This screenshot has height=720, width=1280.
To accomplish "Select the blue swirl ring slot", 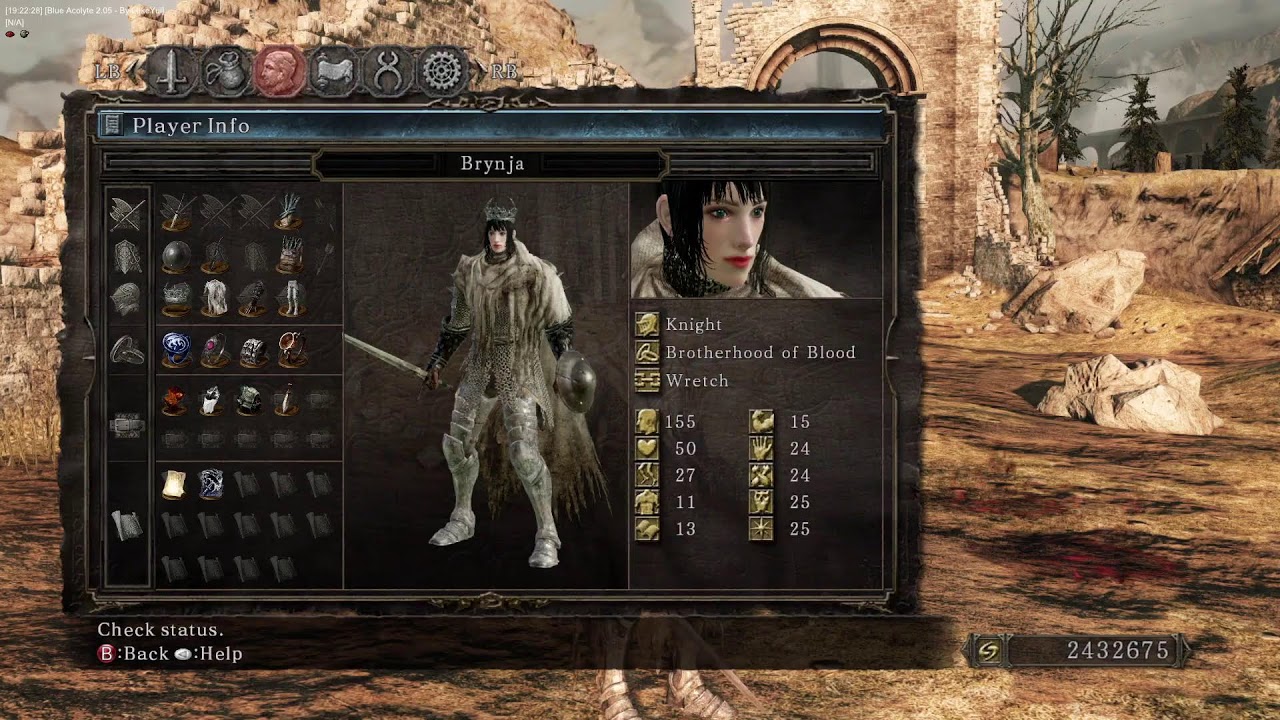I will pyautogui.click(x=177, y=349).
